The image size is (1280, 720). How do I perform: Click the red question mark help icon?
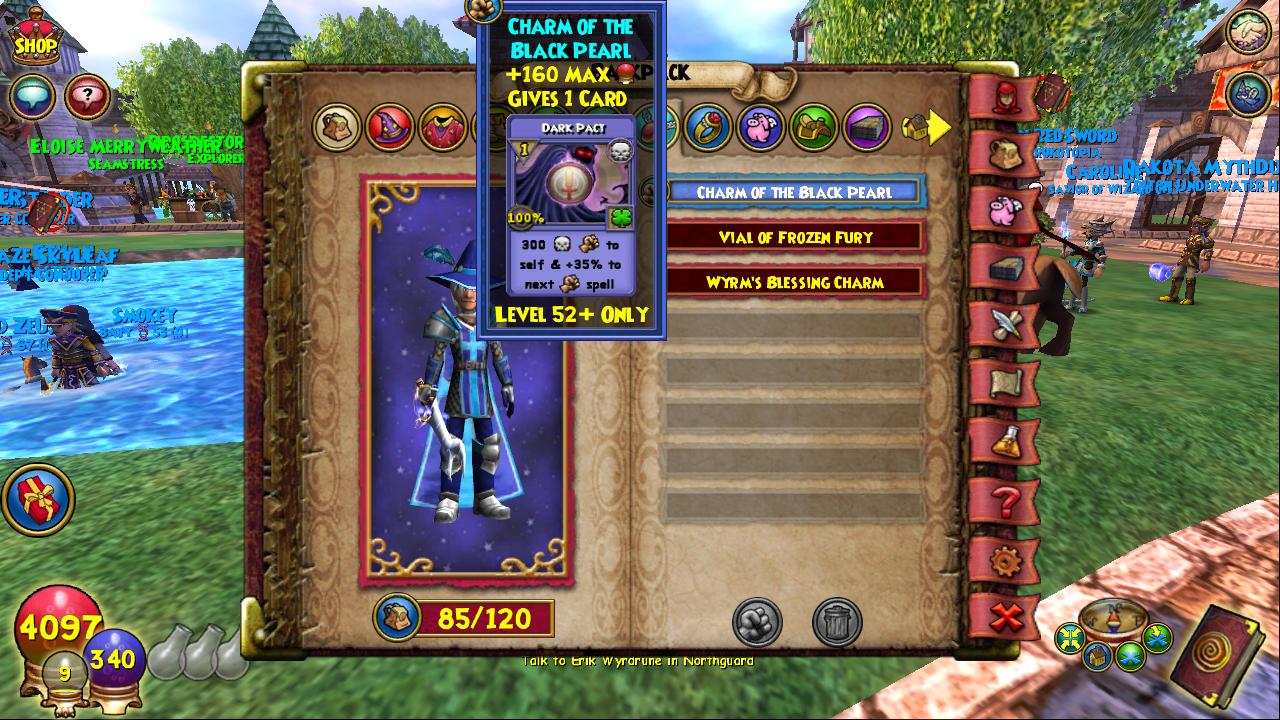tap(88, 97)
